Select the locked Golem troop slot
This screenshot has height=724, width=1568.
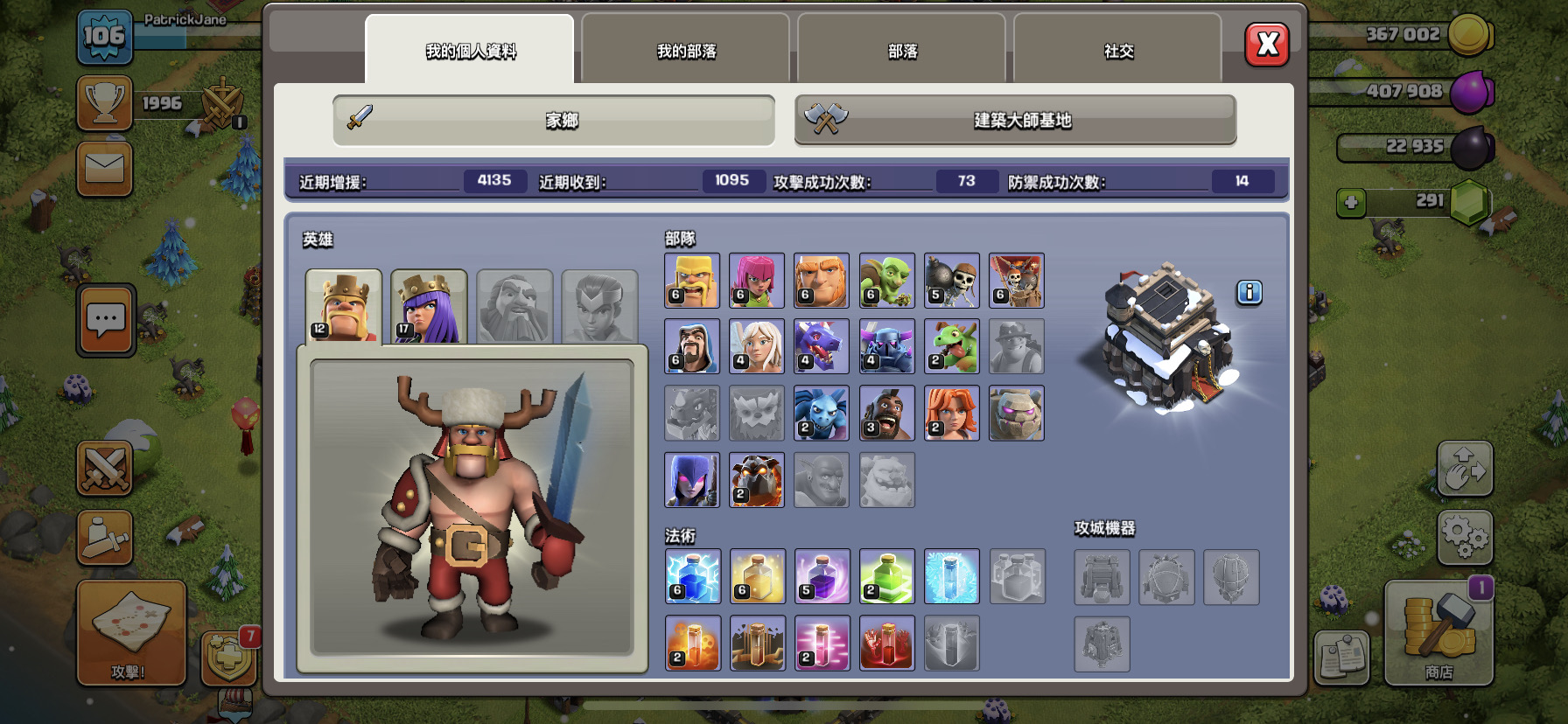point(1017,413)
